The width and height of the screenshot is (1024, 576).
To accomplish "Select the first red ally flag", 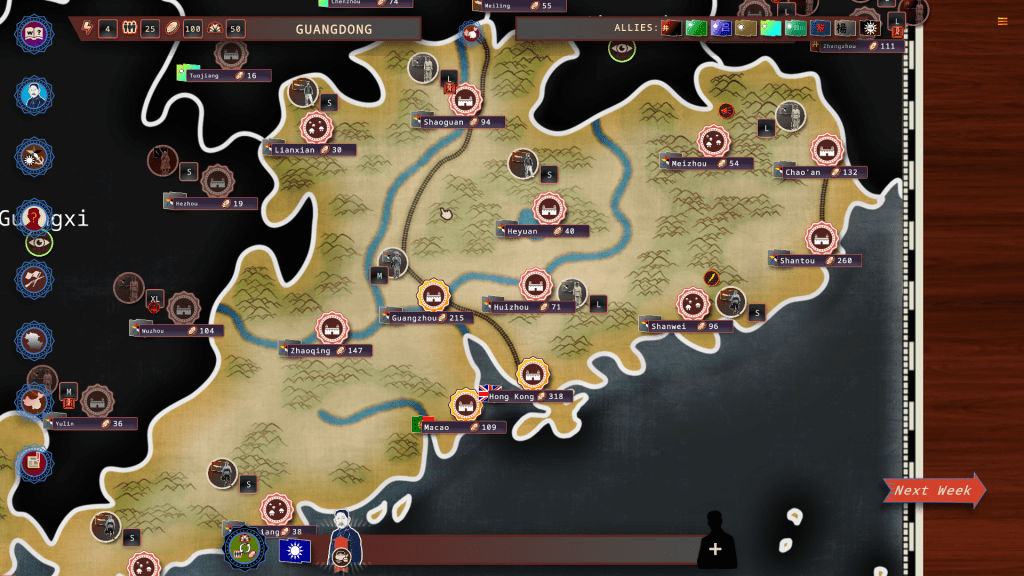I will (x=672, y=28).
